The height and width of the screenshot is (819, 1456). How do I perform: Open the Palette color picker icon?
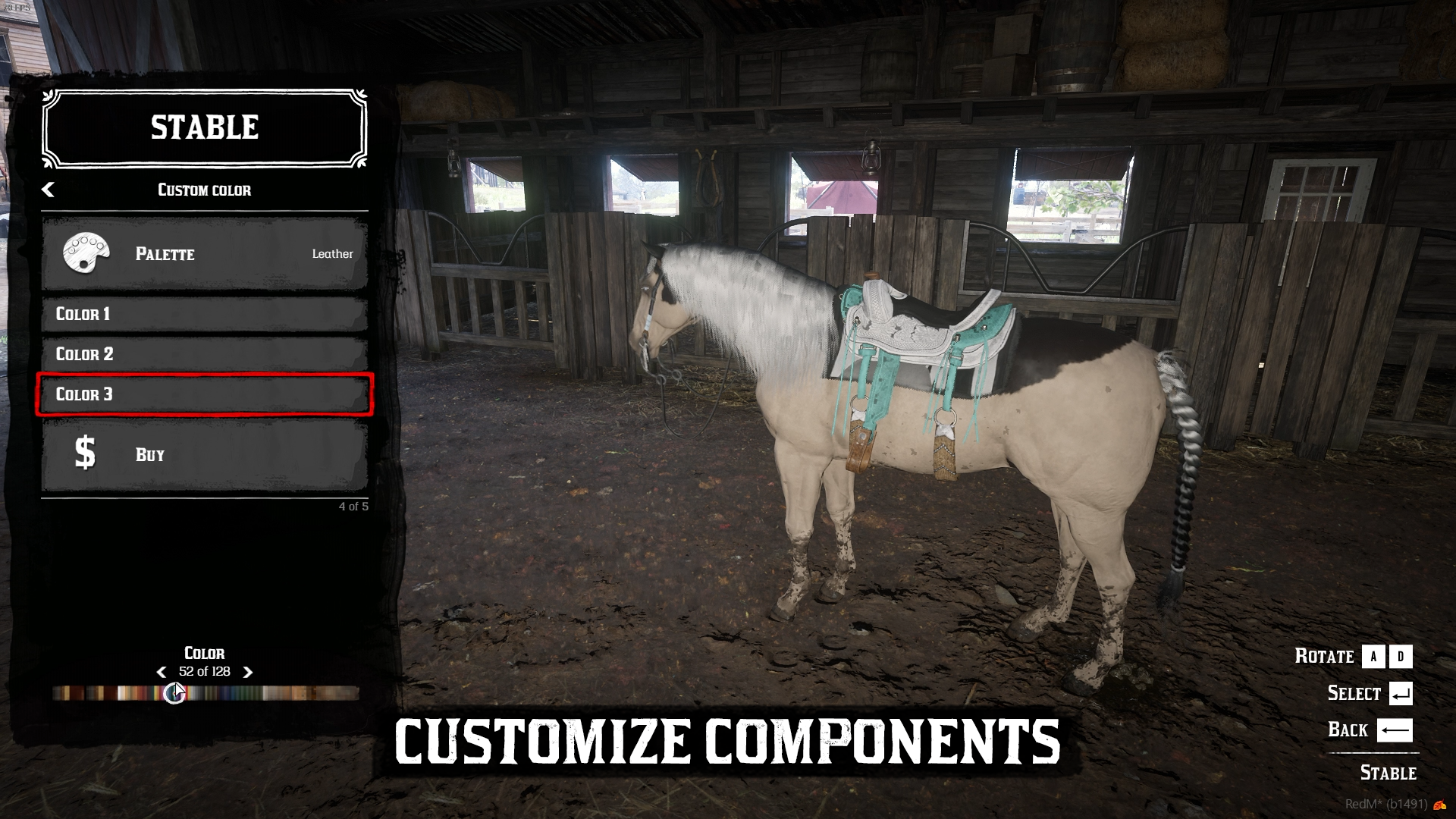click(x=86, y=254)
